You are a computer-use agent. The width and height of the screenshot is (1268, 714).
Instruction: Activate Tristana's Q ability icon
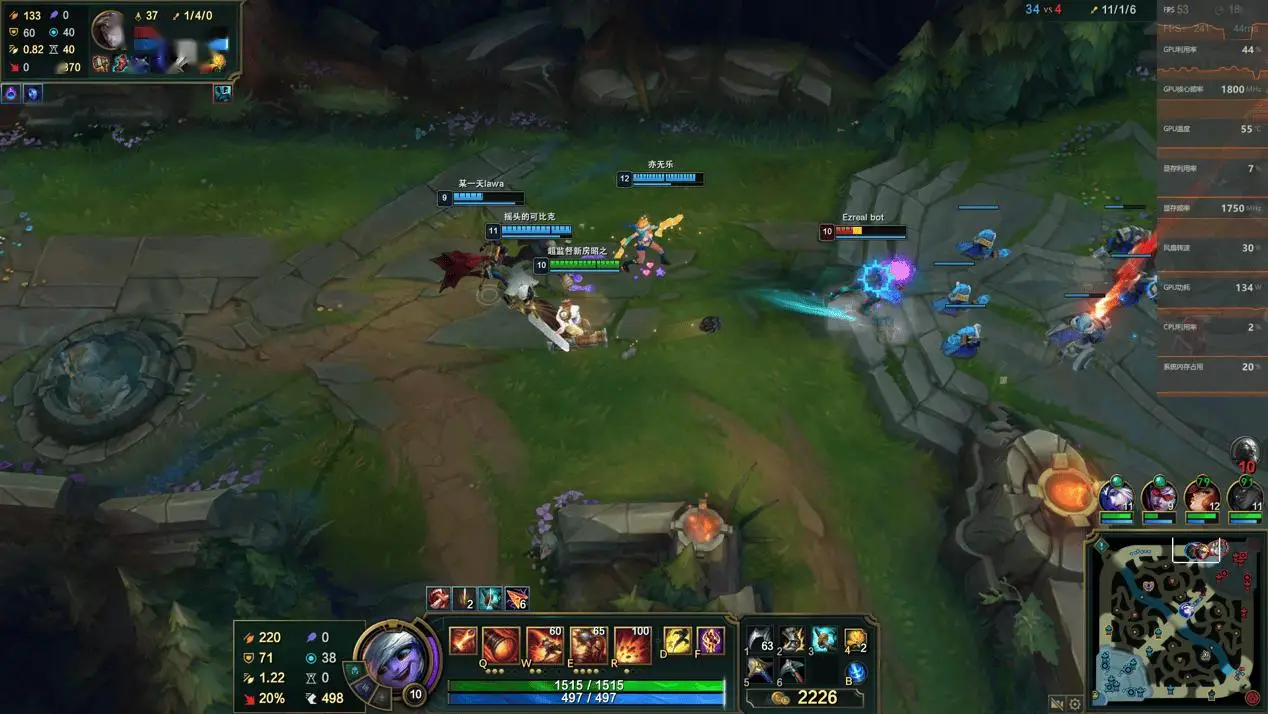[x=502, y=646]
